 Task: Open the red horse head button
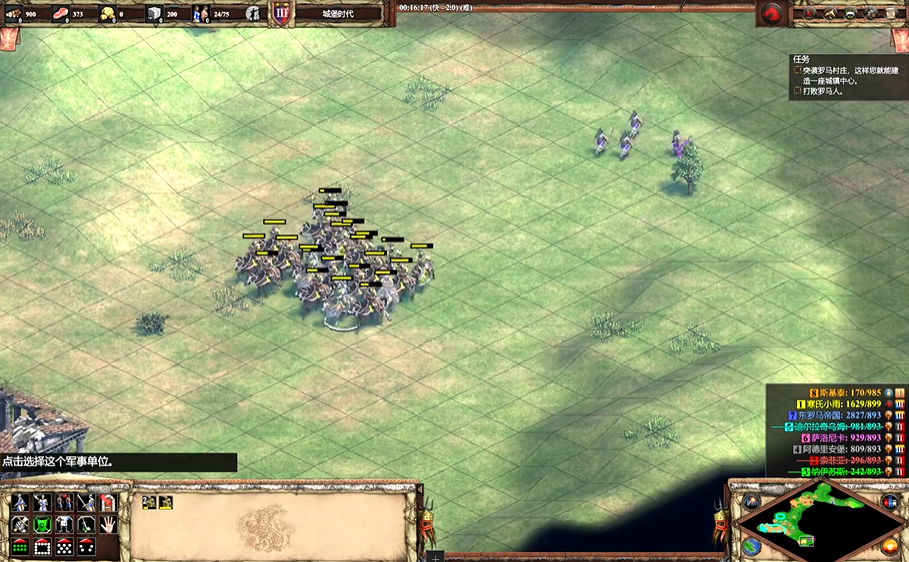[x=771, y=14]
